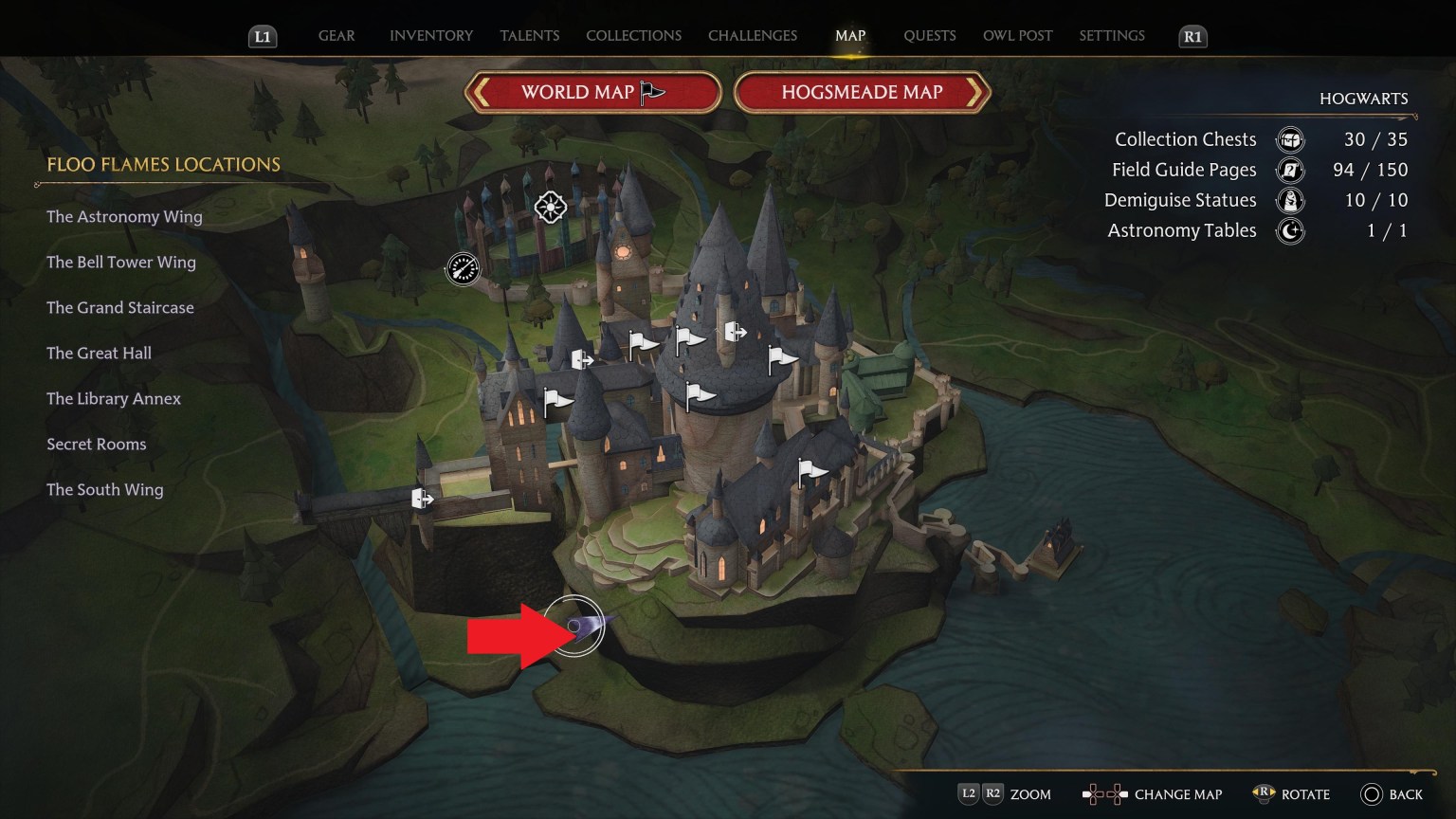Expand The South Wing locations entry
1456x819 pixels.
point(104,489)
